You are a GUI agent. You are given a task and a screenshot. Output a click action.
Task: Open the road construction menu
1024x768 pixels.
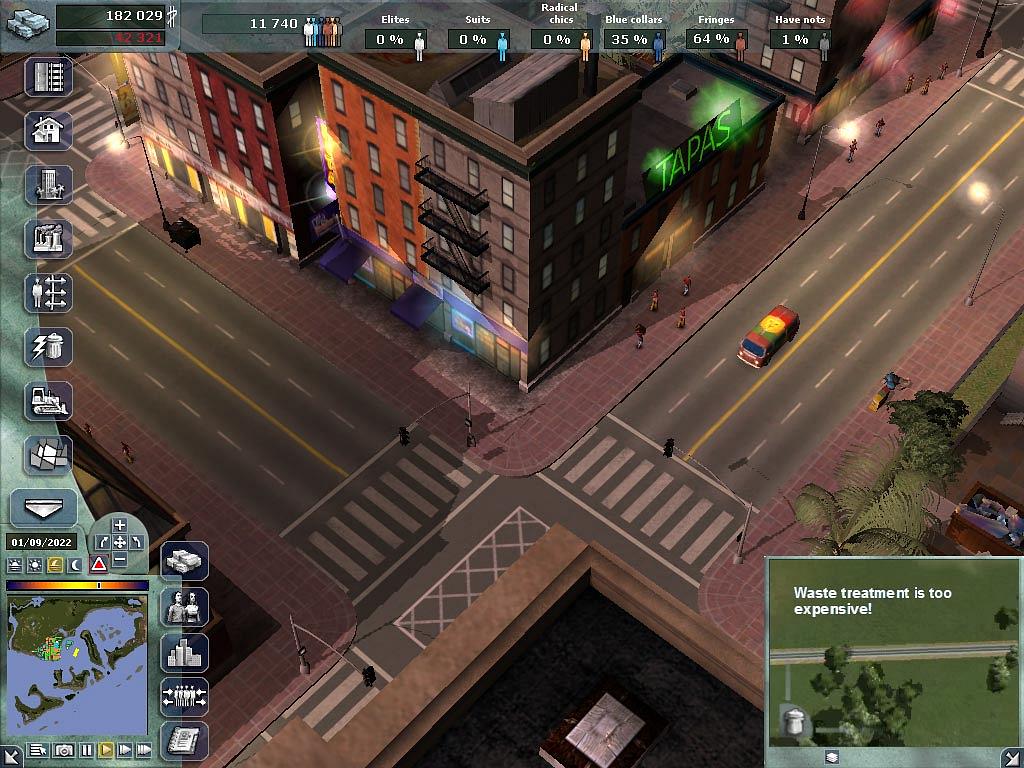[48, 77]
